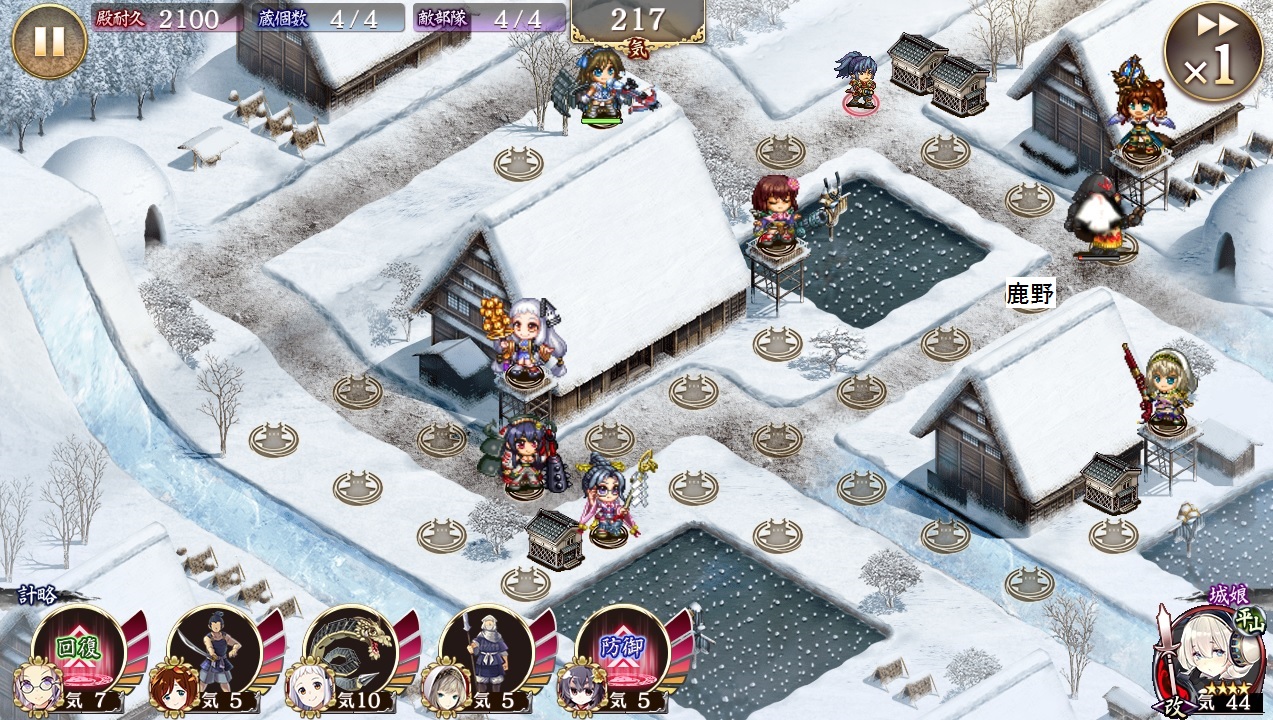Activate the golden dragon stratagem
Viewport: 1273px width, 720px height.
pos(350,651)
